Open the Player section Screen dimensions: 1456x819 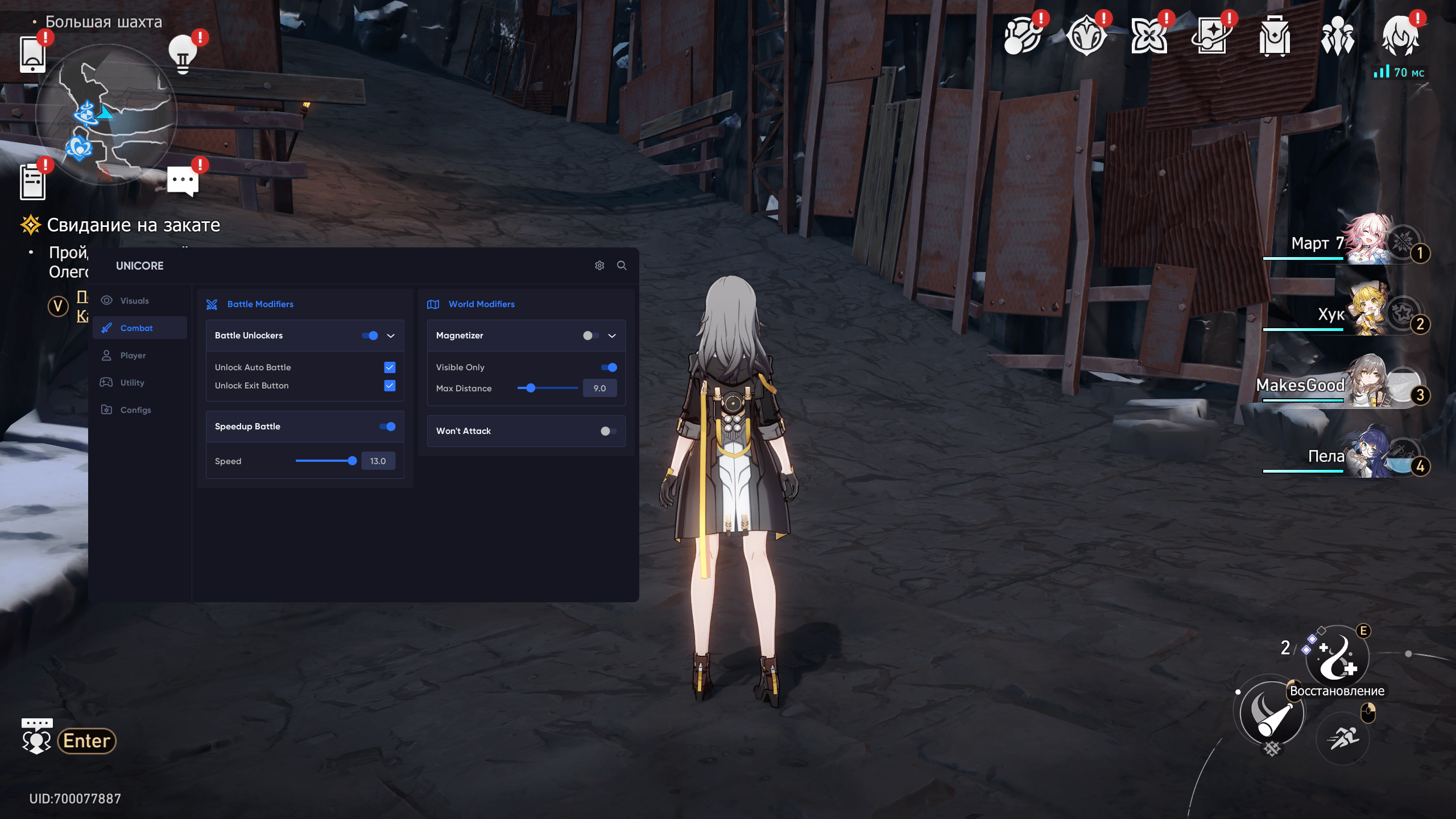(133, 355)
